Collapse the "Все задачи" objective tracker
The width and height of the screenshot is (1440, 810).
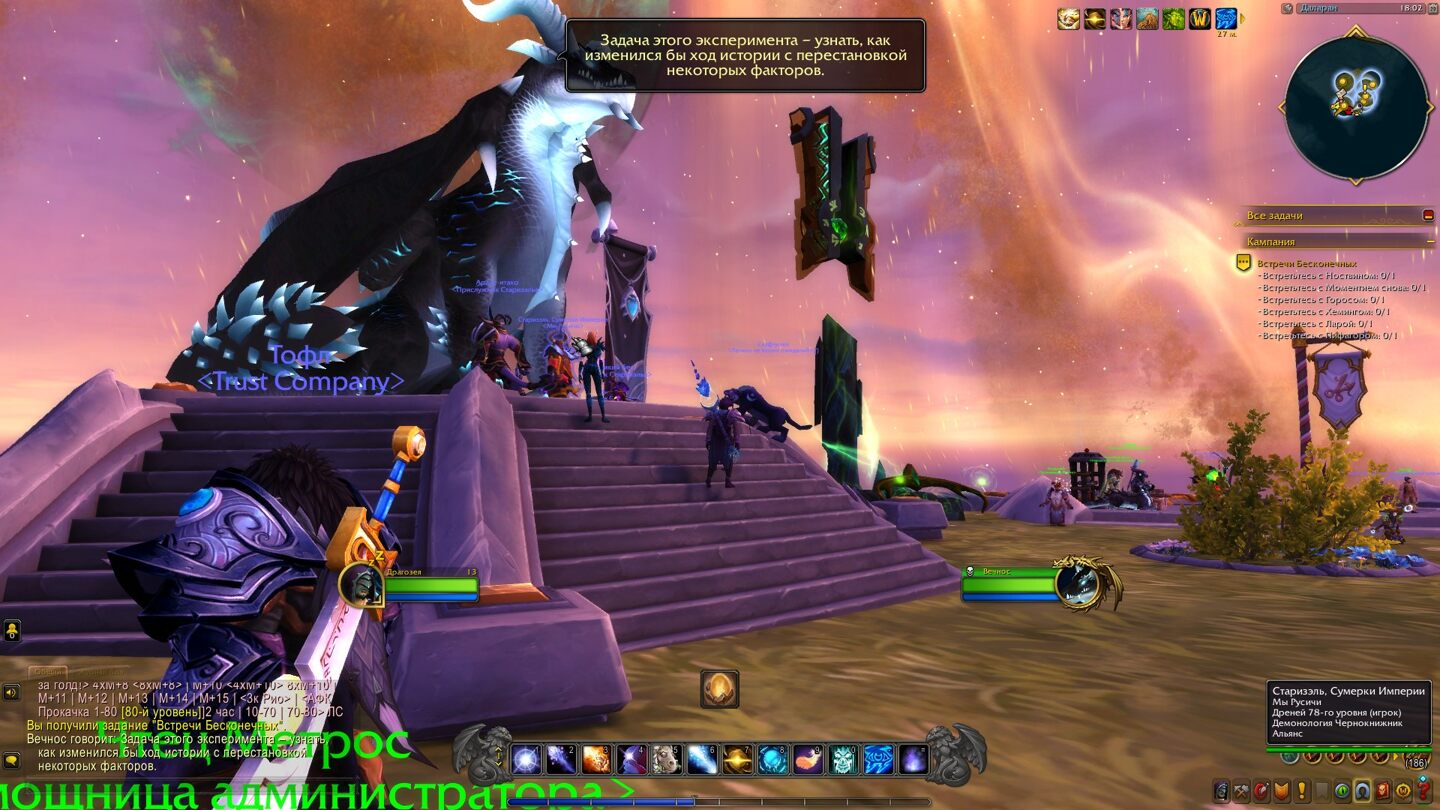coord(1428,215)
